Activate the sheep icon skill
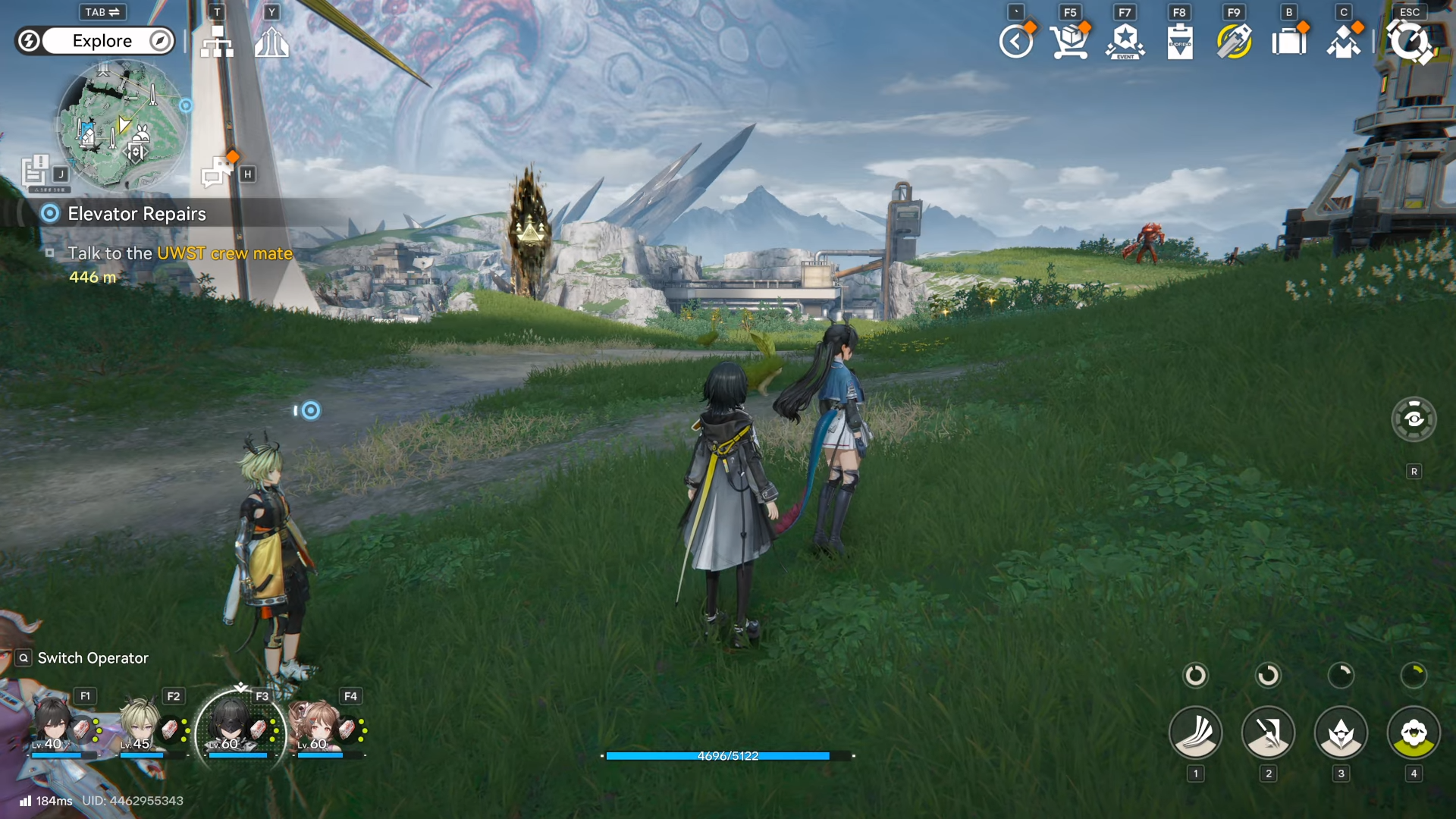 tap(1414, 733)
